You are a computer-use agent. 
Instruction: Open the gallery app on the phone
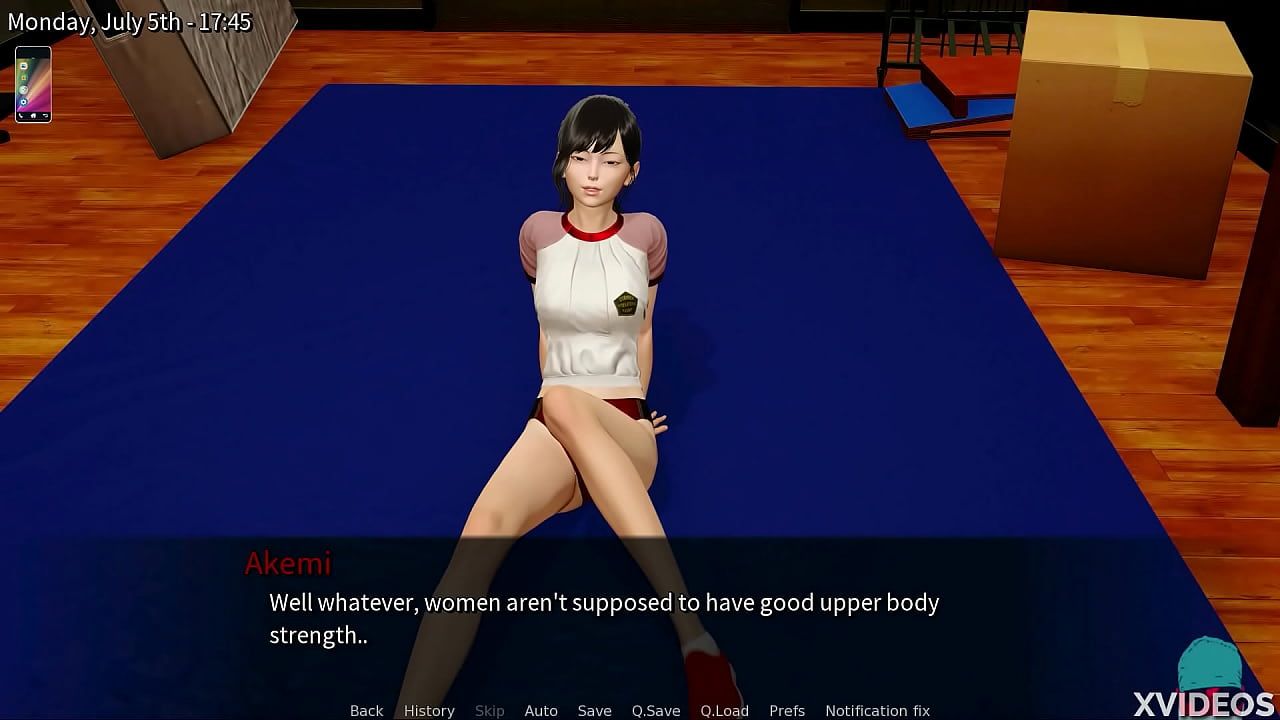pyautogui.click(x=23, y=78)
